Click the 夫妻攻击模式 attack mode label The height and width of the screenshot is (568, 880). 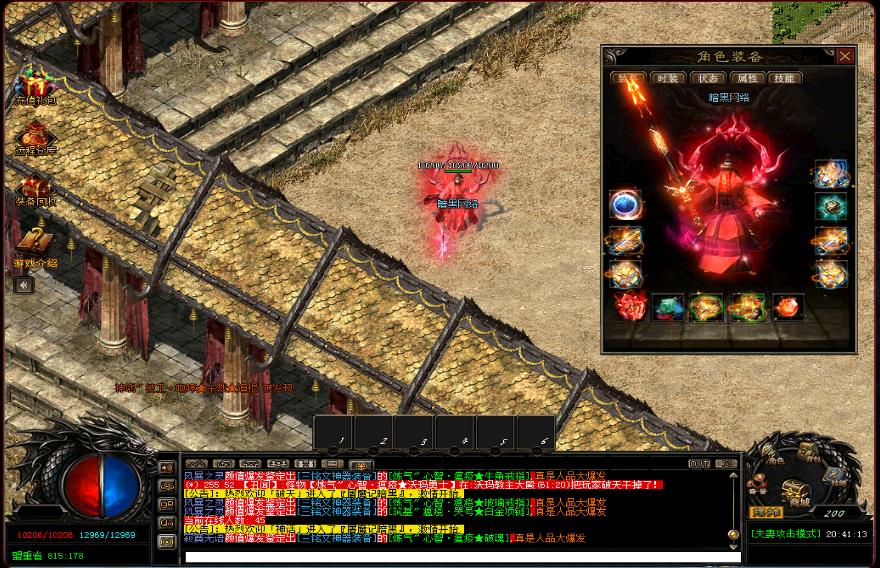coord(785,534)
